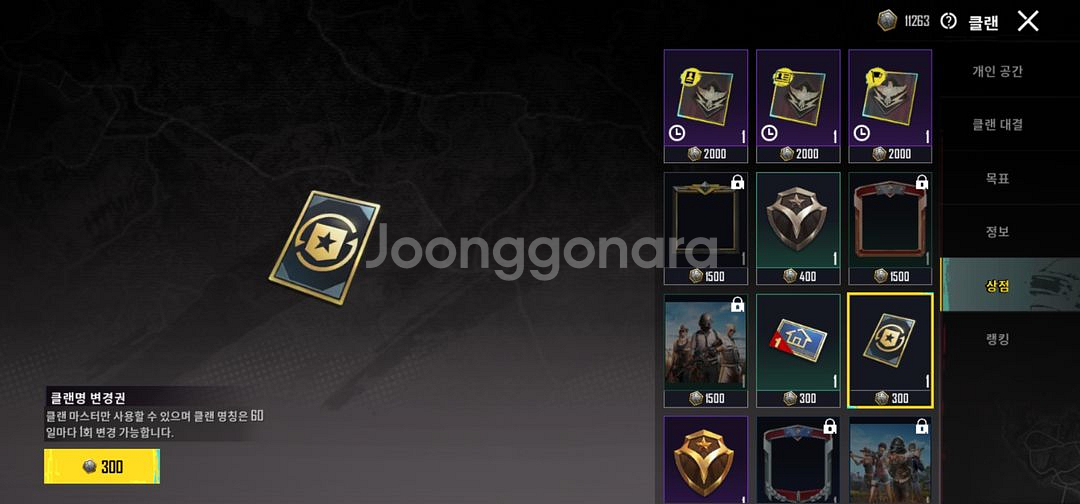Select the locked red and blue frame item
Viewport: 1080px width, 504px height.
point(798,460)
